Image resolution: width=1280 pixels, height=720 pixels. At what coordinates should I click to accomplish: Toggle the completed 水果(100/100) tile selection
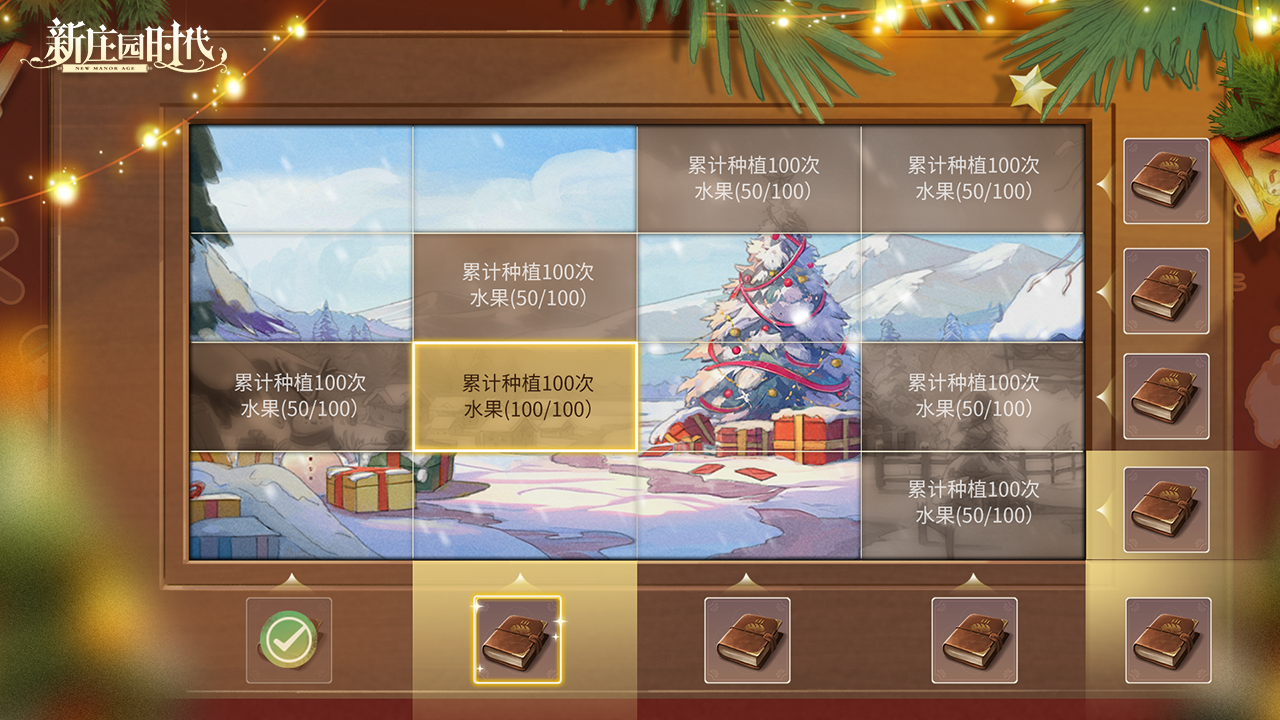click(x=527, y=395)
